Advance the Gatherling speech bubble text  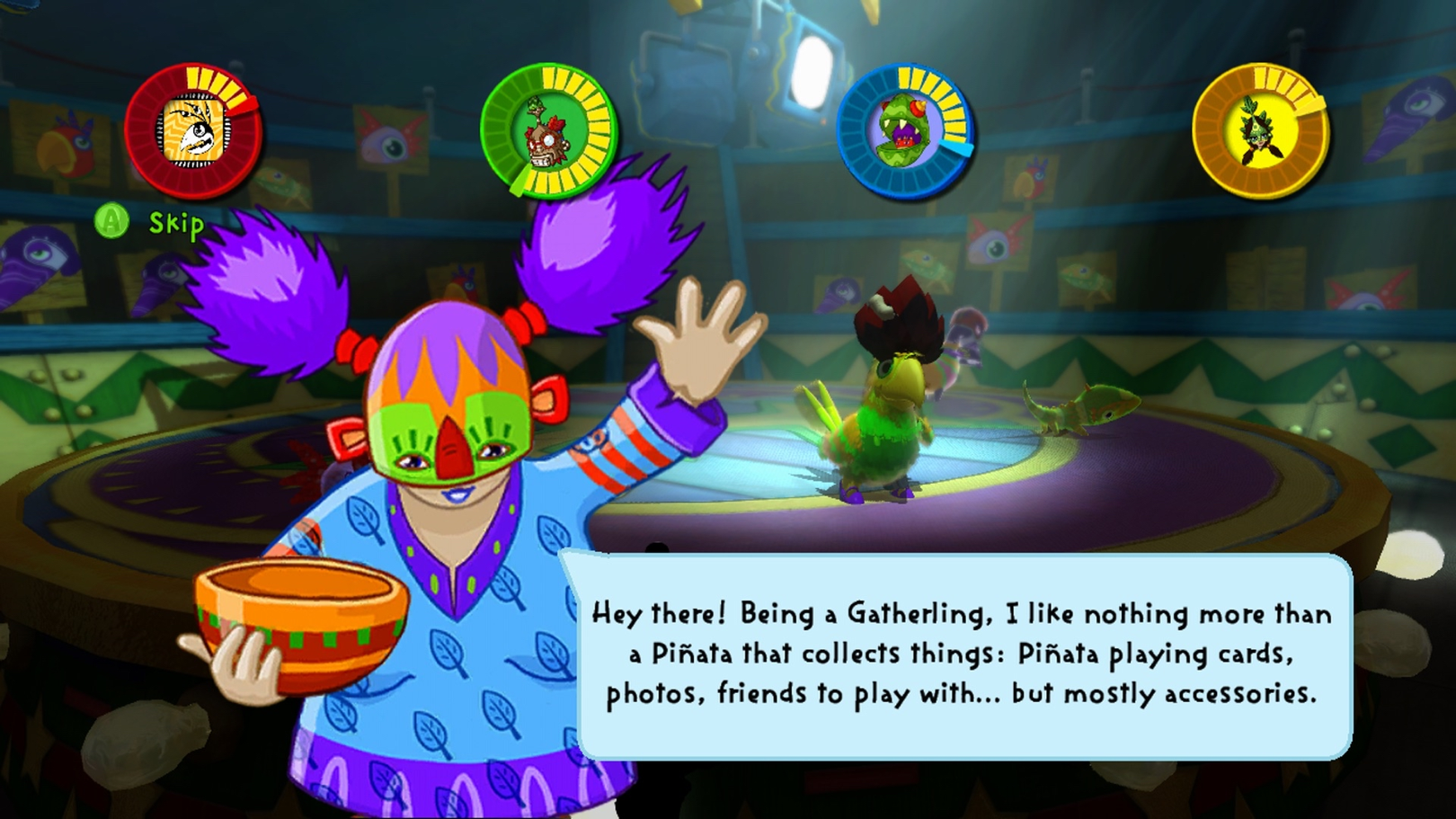(962, 654)
